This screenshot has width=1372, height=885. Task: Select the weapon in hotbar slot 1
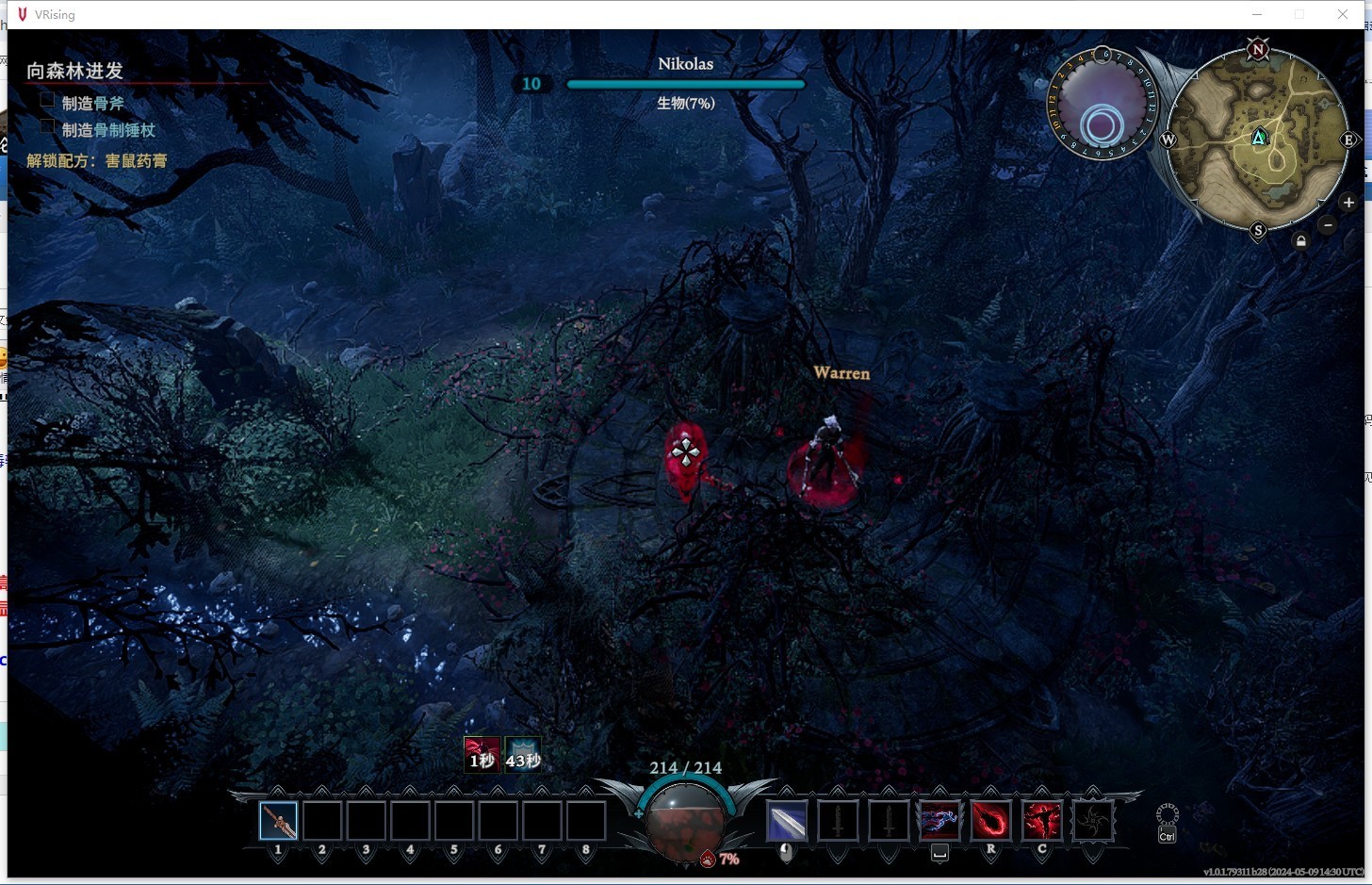(279, 821)
